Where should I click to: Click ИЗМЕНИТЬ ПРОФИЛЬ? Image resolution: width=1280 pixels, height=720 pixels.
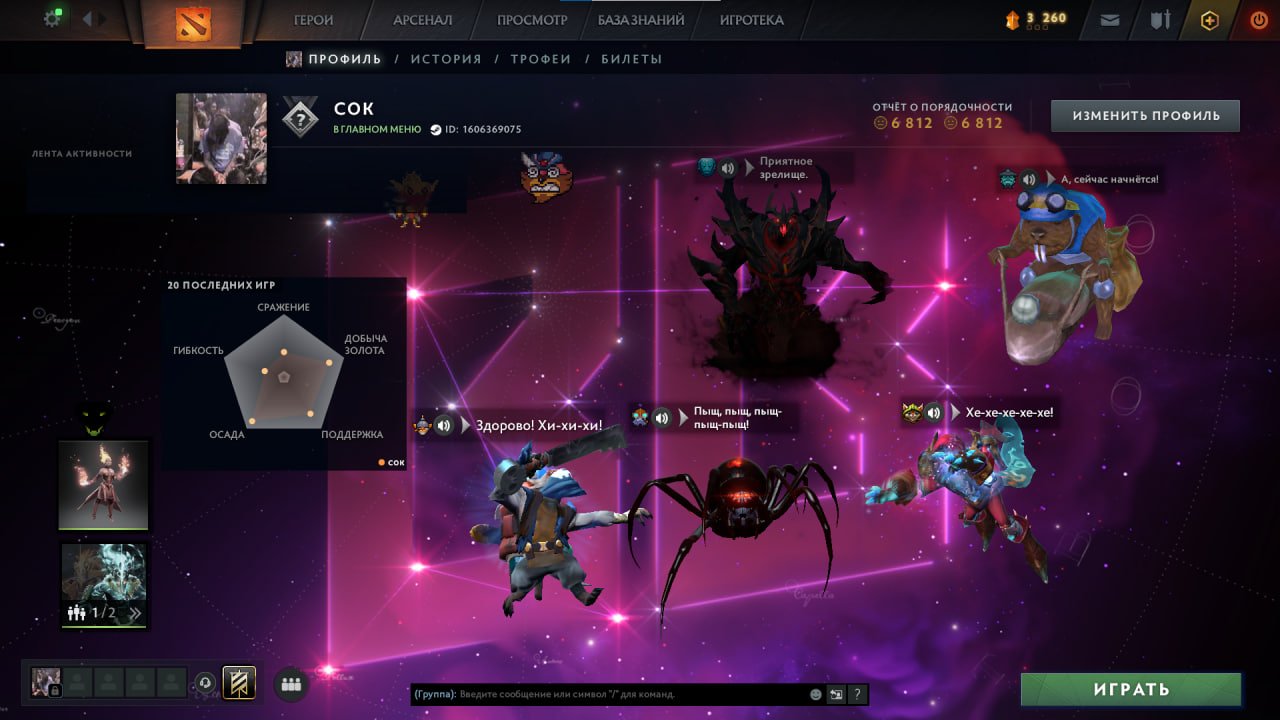(1144, 115)
